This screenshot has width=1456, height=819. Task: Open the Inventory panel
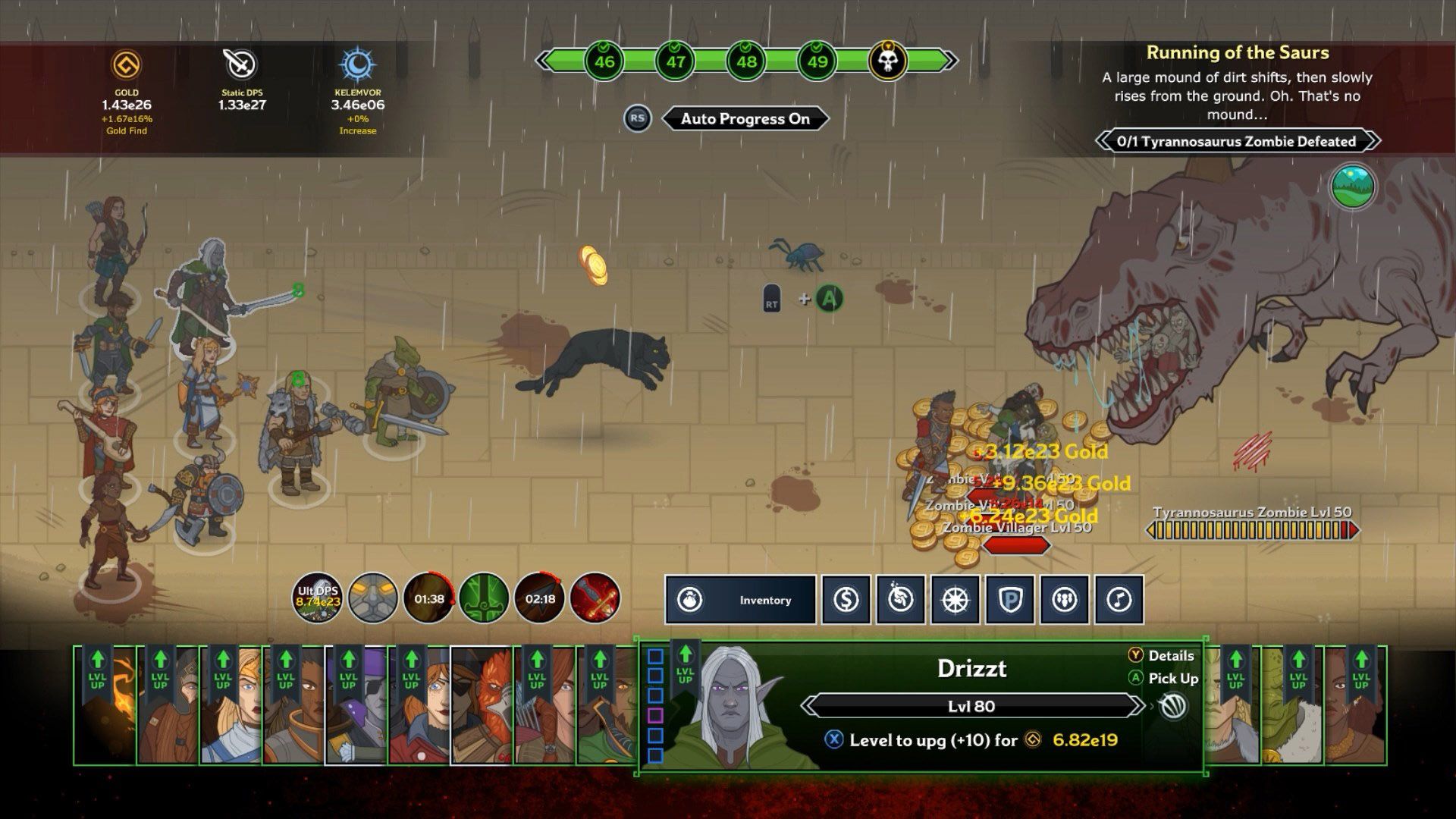(x=739, y=600)
